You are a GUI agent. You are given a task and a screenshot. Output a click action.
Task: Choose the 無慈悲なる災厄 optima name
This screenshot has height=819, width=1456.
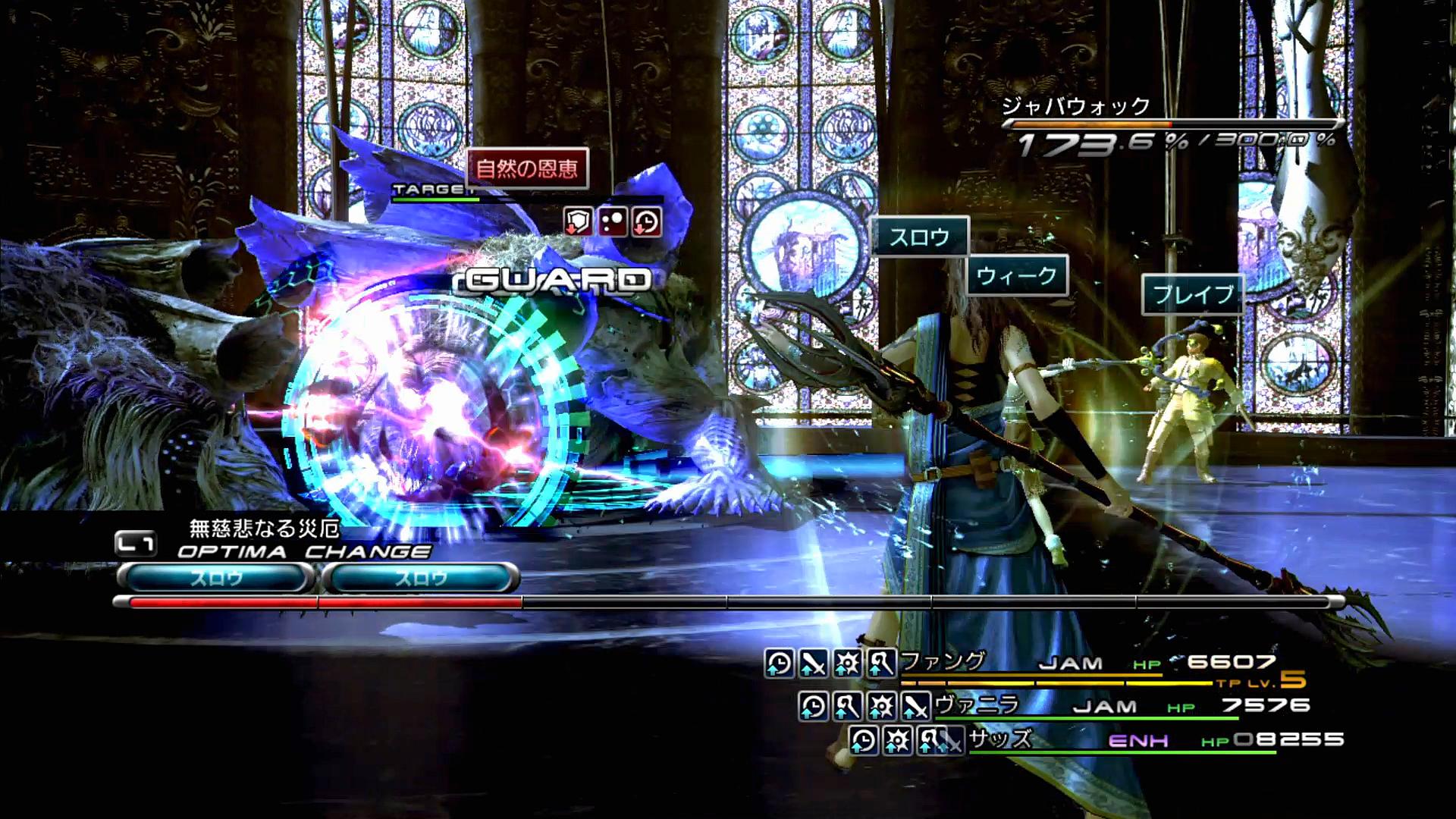click(x=264, y=528)
